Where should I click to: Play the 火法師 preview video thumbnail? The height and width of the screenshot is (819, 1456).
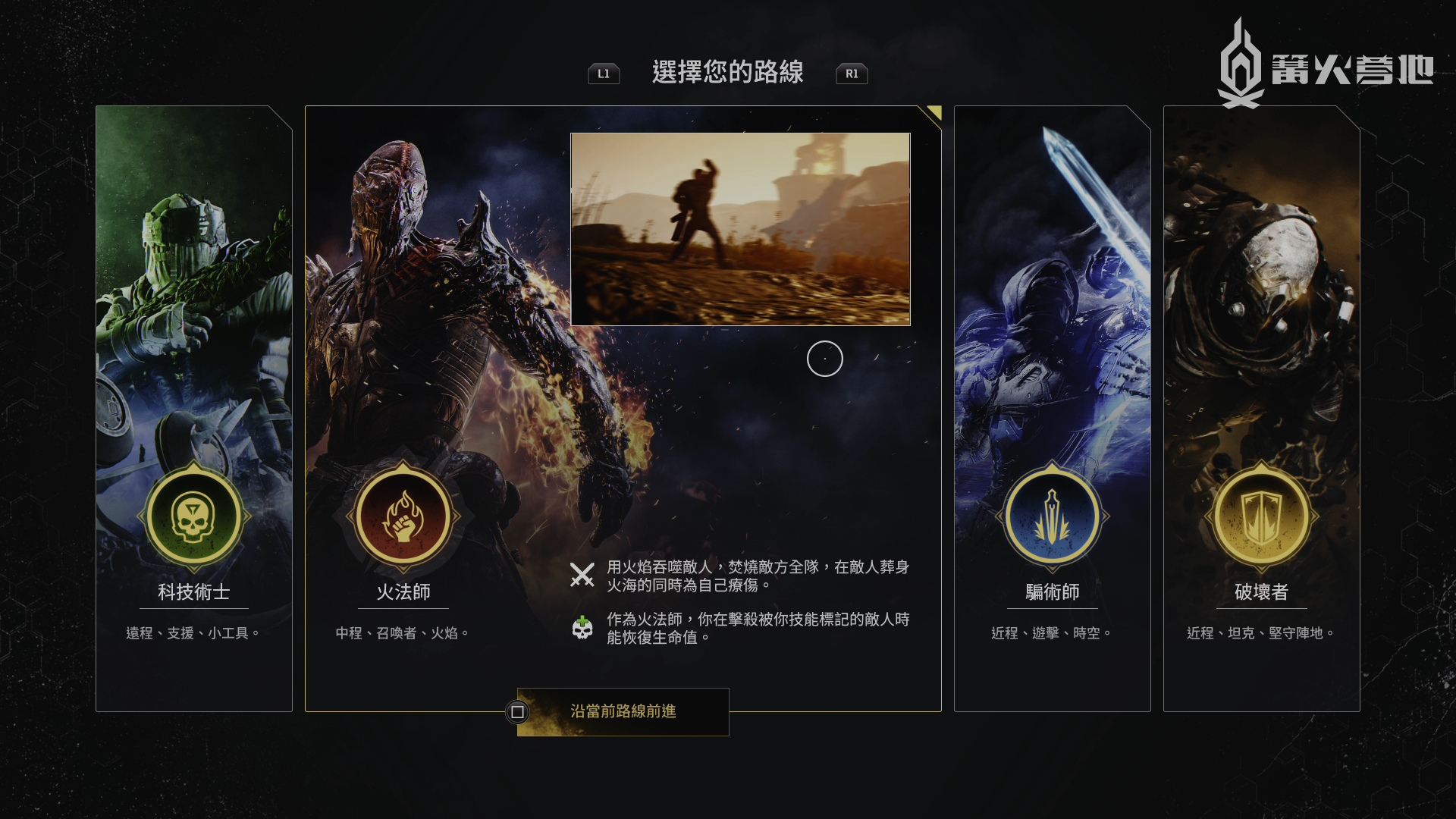(x=740, y=229)
